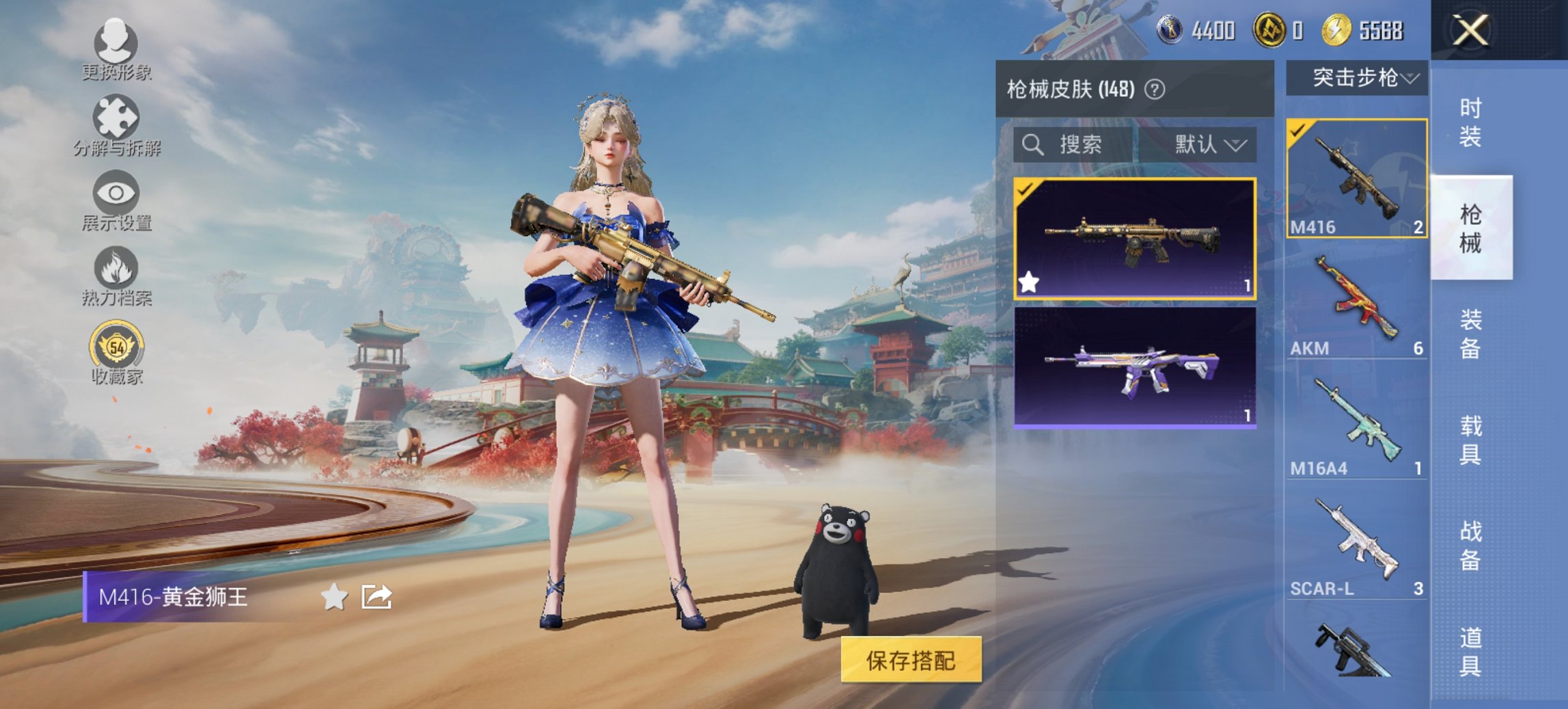
Task: Open the search 搜索 field magnifier icon
Action: coord(1032,146)
